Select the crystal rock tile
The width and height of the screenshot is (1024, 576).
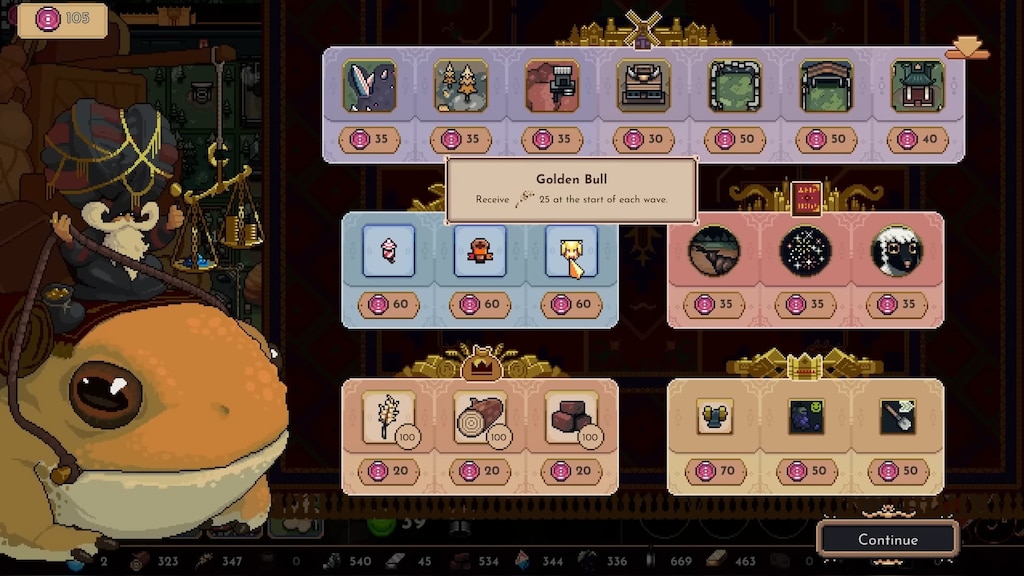click(370, 86)
